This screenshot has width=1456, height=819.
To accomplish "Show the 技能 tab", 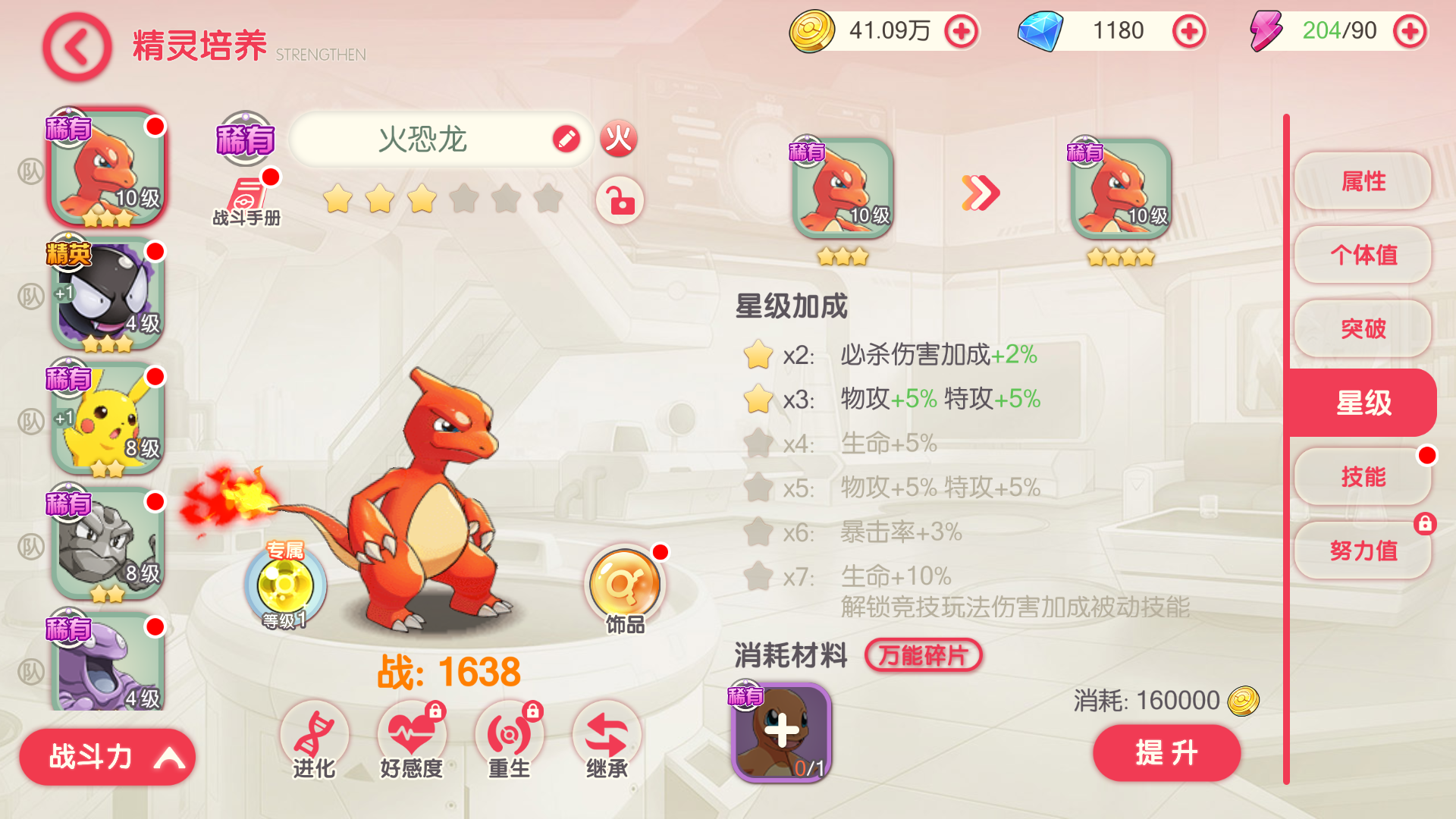I will [x=1363, y=476].
